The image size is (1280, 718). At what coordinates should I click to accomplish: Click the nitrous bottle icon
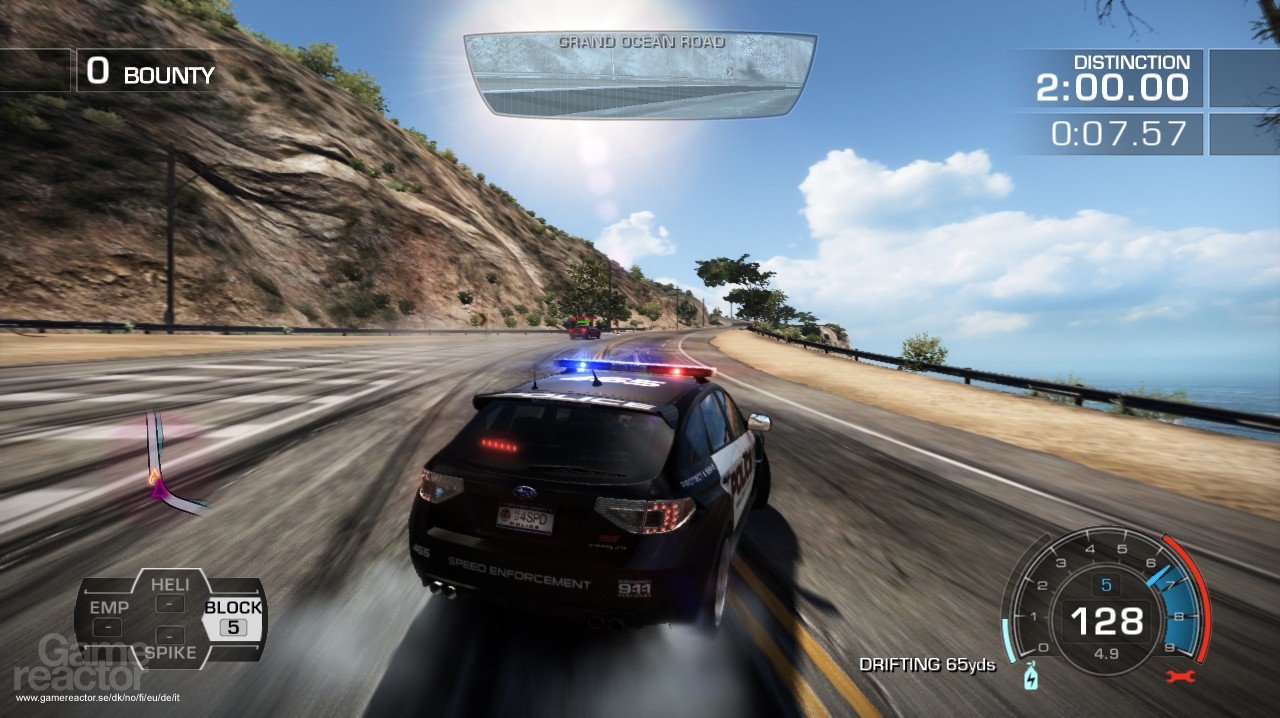tap(1031, 679)
